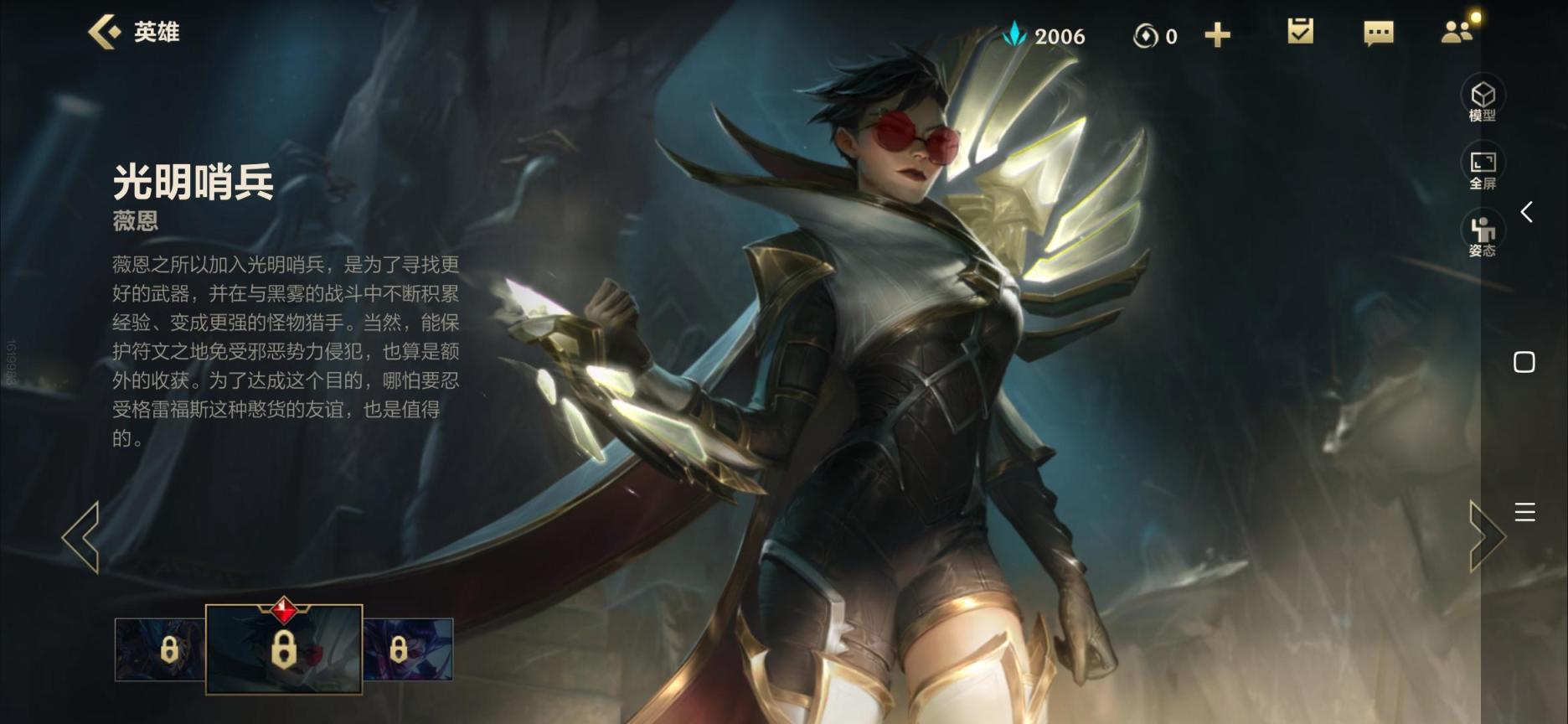Open the chat speech bubble
Screen dimensions: 1568x724
[1378, 34]
